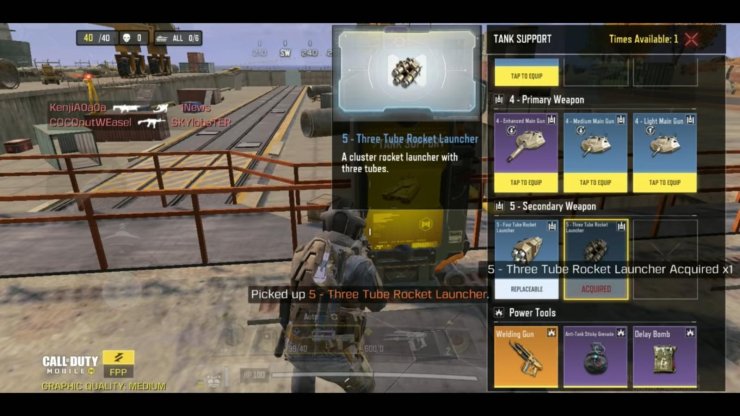
Task: Close the Tank Support panel
Action: 691,40
